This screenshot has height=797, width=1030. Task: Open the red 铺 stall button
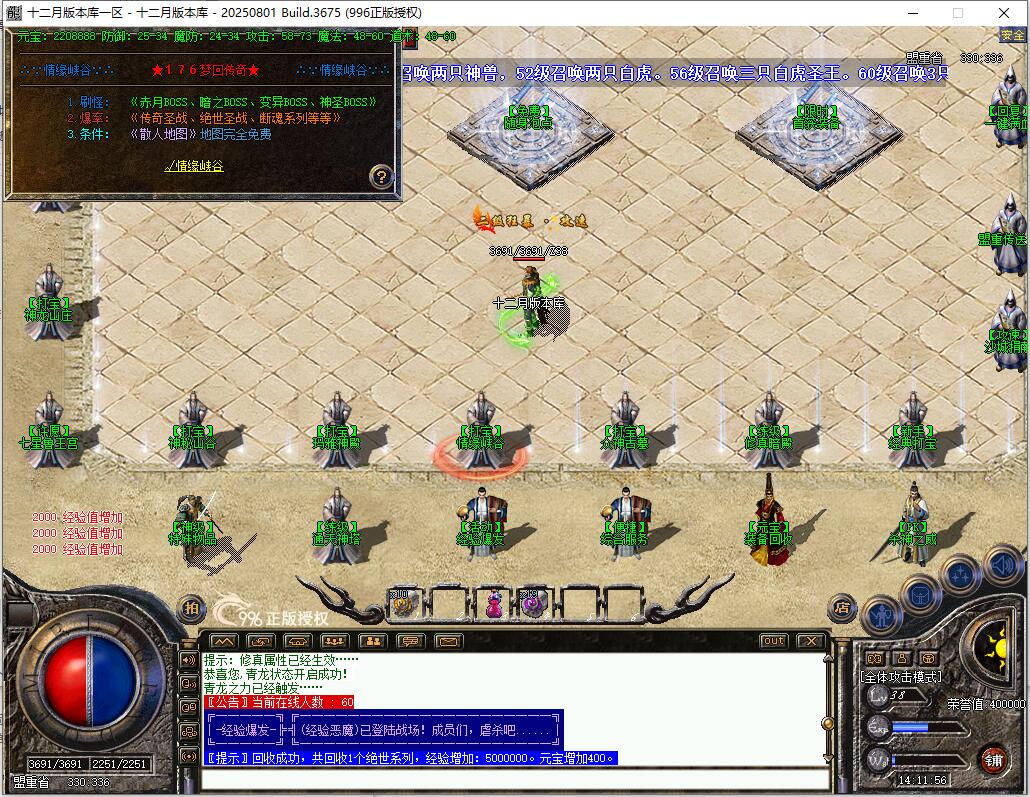tap(992, 759)
